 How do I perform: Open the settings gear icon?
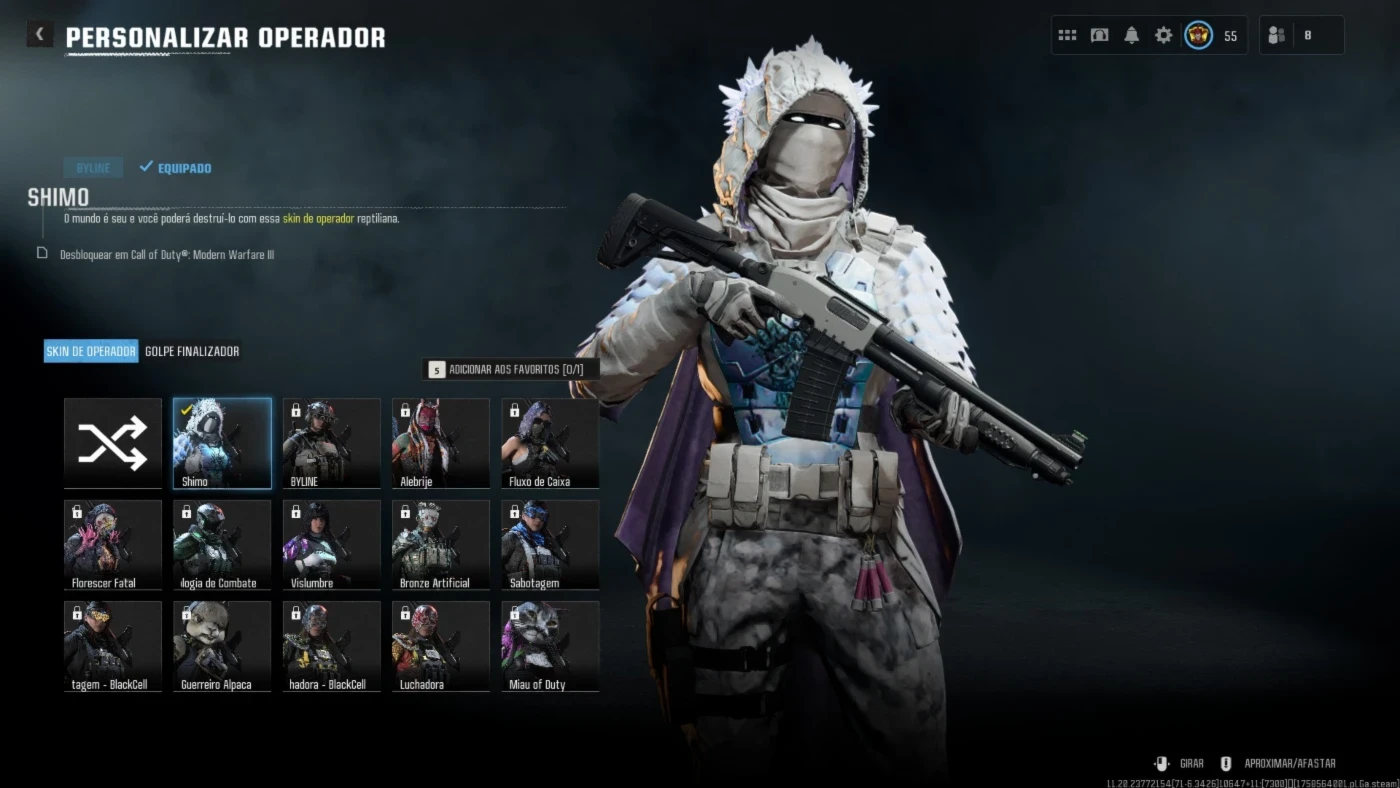[x=1163, y=35]
